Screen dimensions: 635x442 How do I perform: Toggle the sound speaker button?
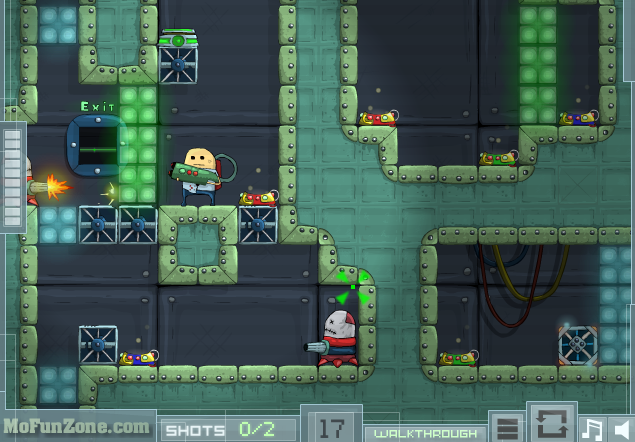pyautogui.click(x=622, y=429)
